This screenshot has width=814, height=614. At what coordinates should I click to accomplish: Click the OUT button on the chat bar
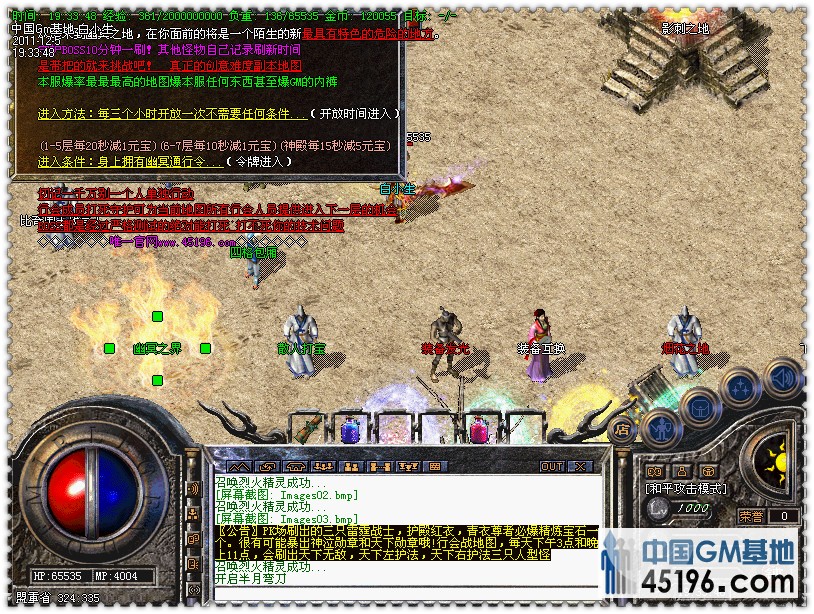[x=552, y=466]
